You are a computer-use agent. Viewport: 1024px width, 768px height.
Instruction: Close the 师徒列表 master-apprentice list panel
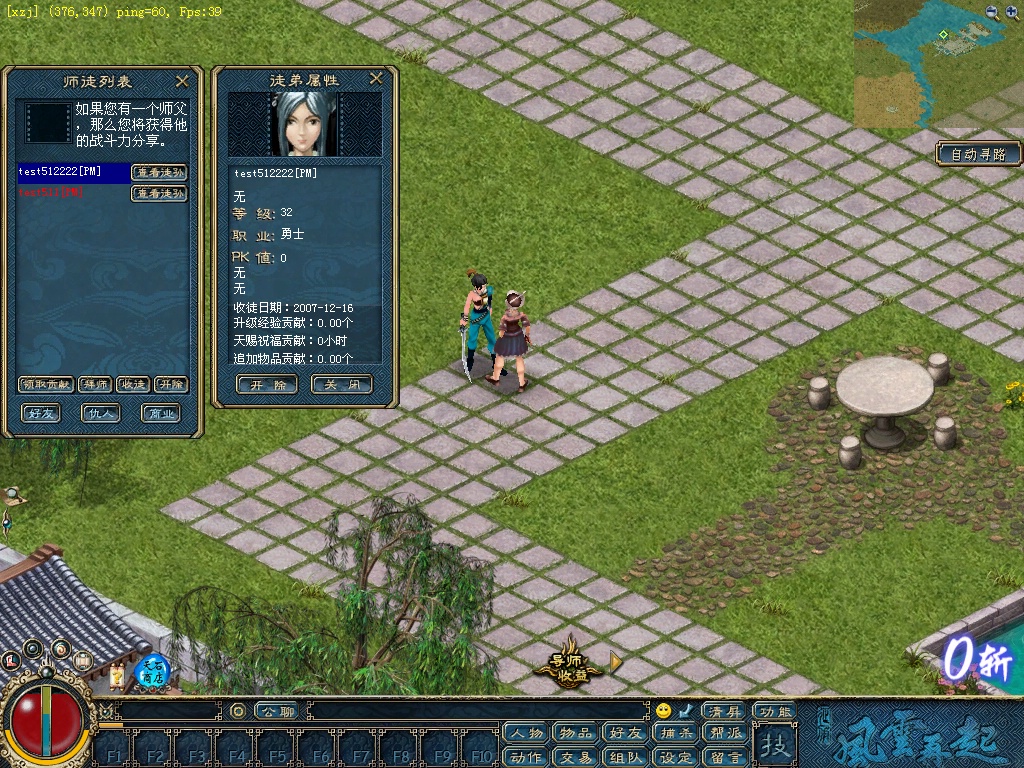(x=182, y=81)
